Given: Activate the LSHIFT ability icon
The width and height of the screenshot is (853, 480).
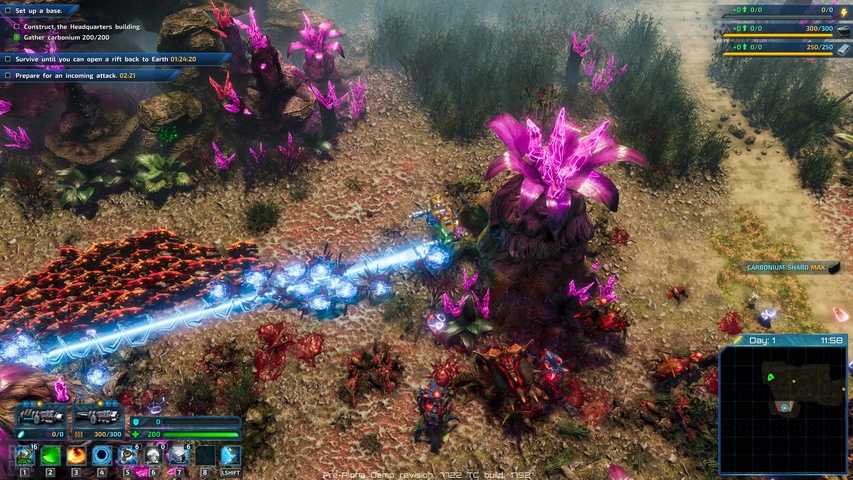Looking at the screenshot, I should pyautogui.click(x=230, y=456).
